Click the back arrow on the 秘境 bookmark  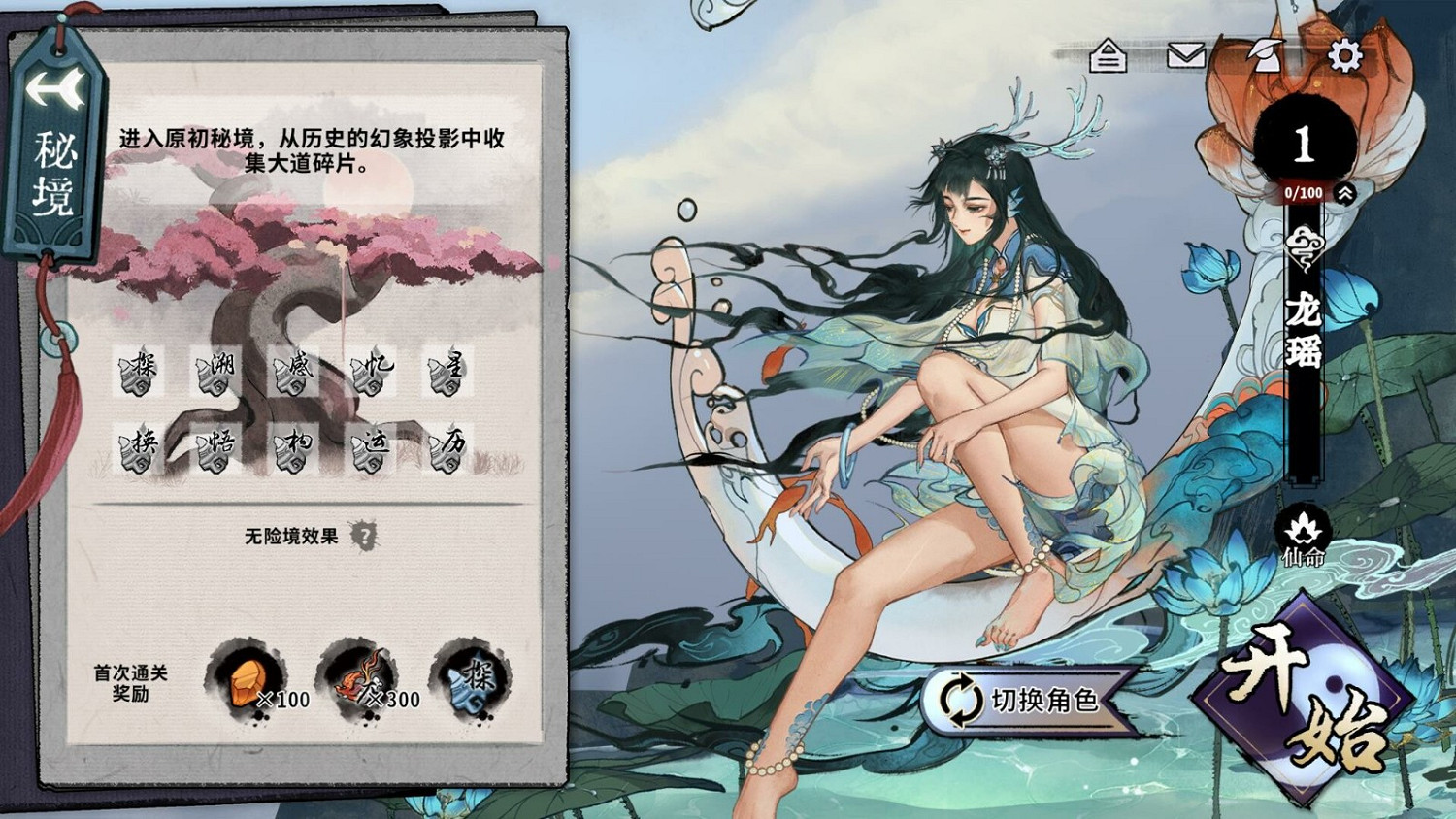tap(55, 89)
